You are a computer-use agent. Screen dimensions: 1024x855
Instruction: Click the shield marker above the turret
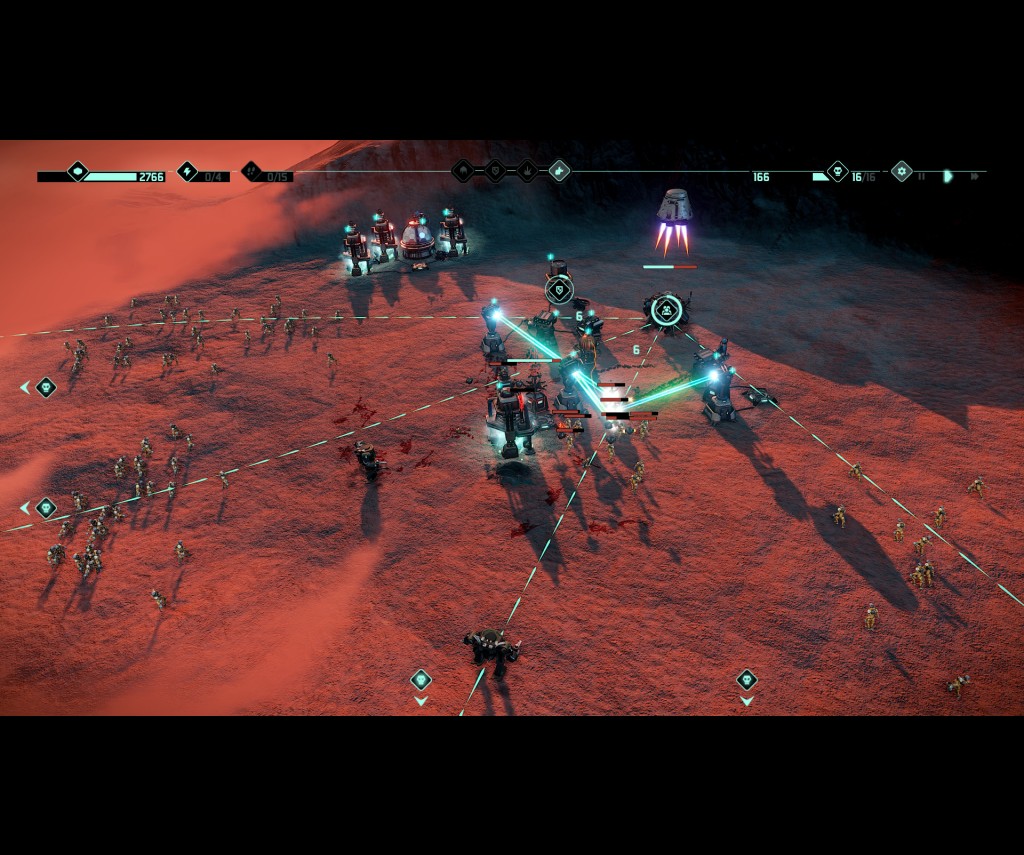pos(559,291)
